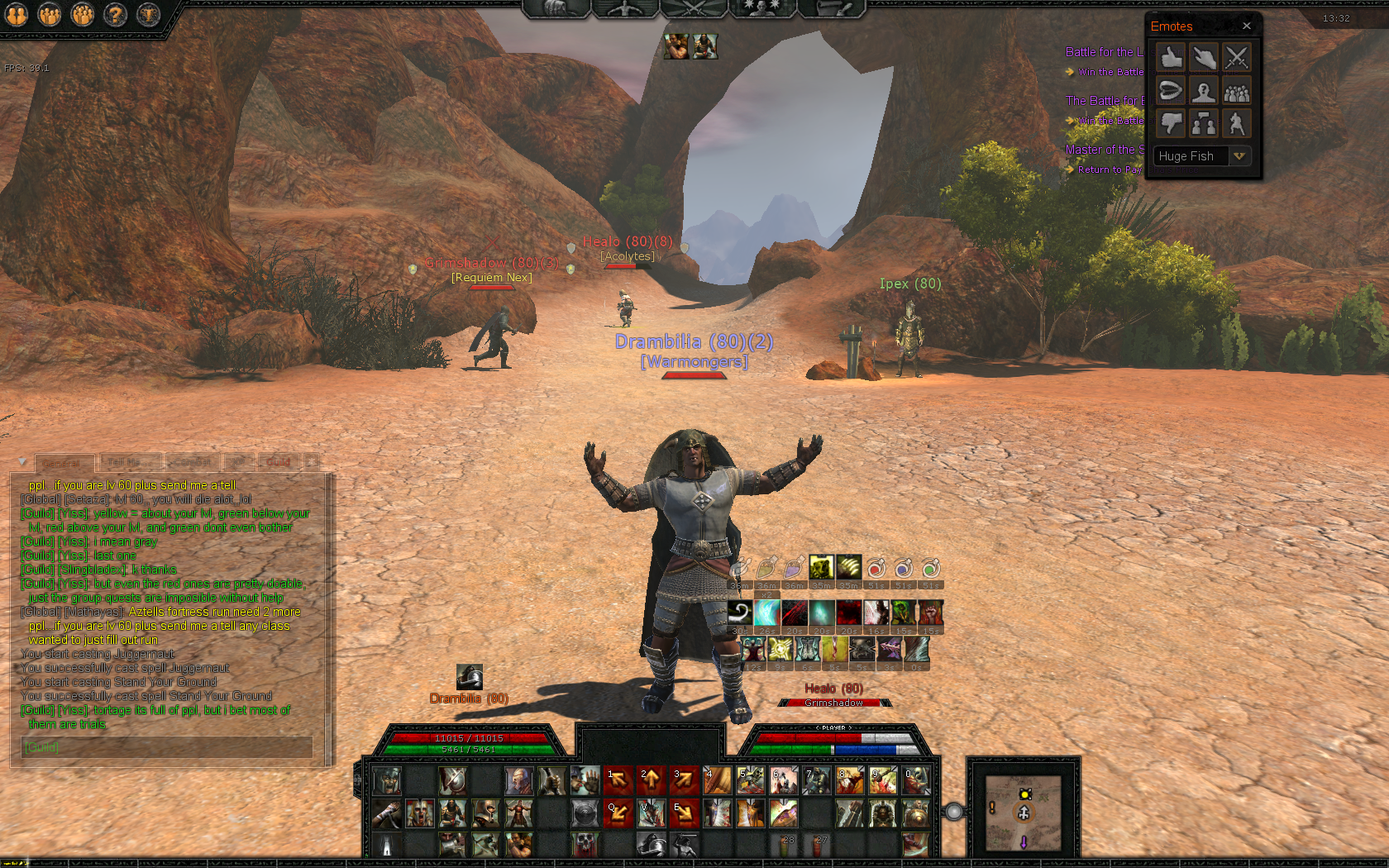Open the Huge Fish emote dropdown
This screenshot has height=868, width=1389.
click(x=1239, y=156)
